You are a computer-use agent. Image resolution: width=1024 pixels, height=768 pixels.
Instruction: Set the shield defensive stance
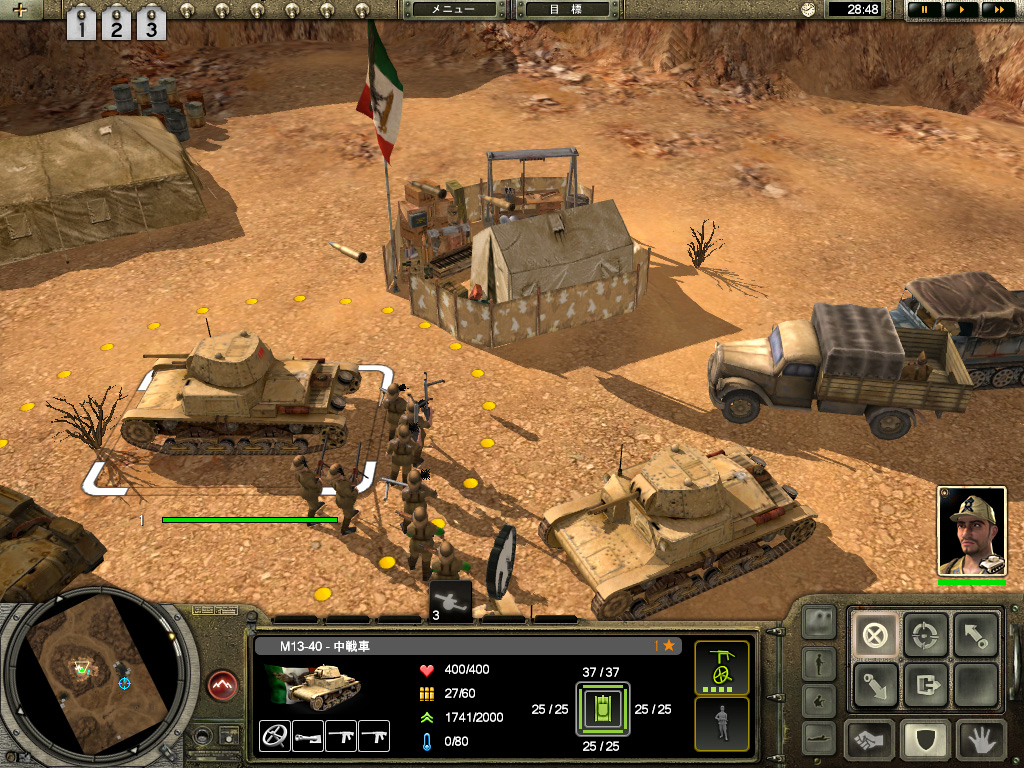tap(925, 741)
